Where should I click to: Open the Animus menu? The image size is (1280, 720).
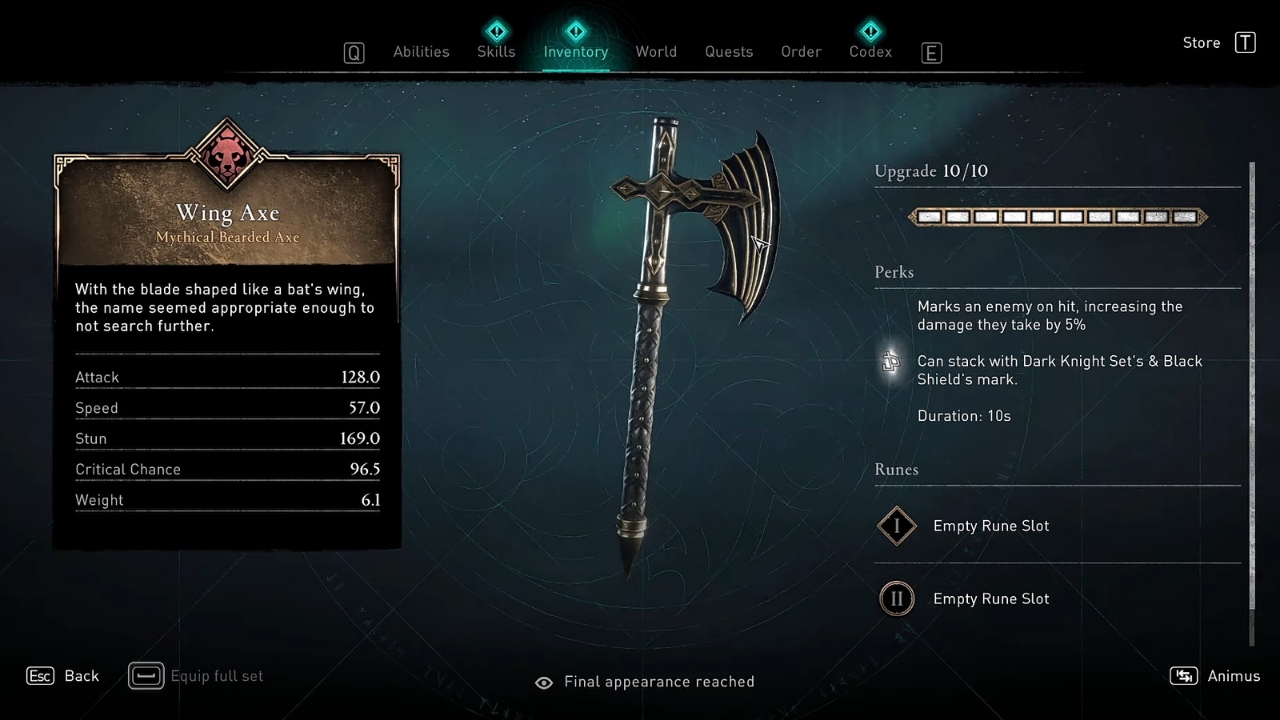tap(1215, 676)
